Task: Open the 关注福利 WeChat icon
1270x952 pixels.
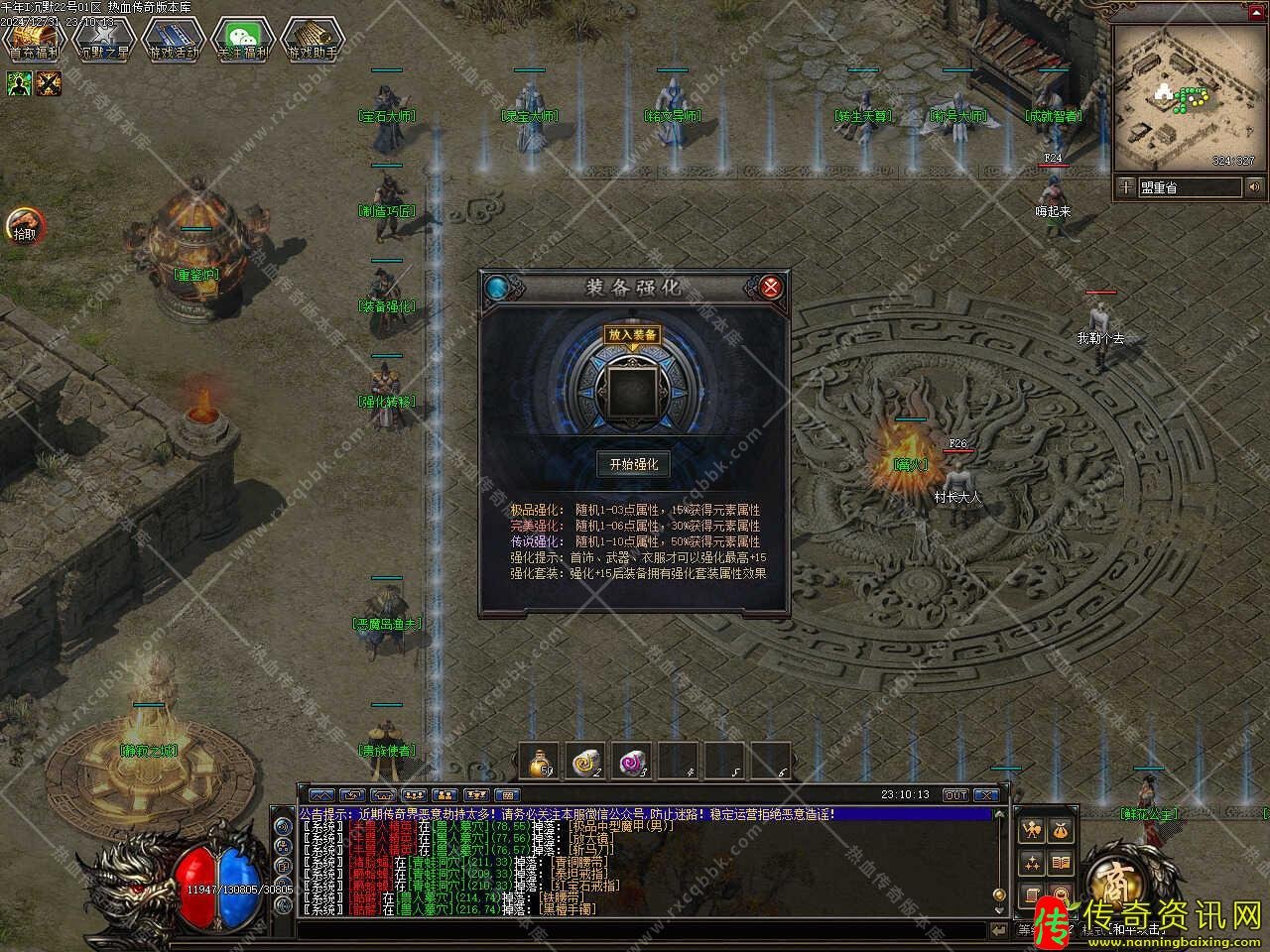Action: tap(243, 40)
